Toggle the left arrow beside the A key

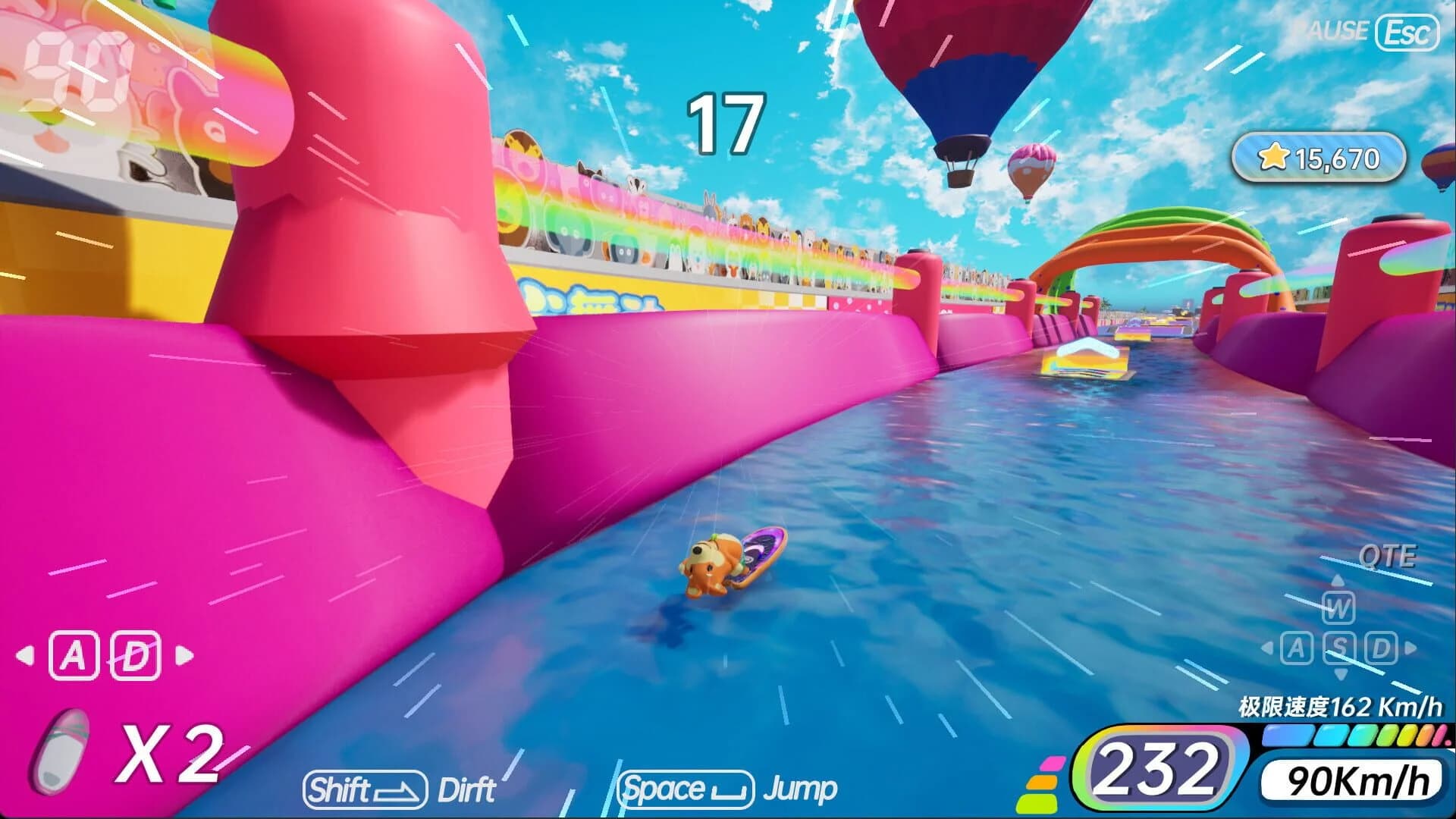point(25,655)
